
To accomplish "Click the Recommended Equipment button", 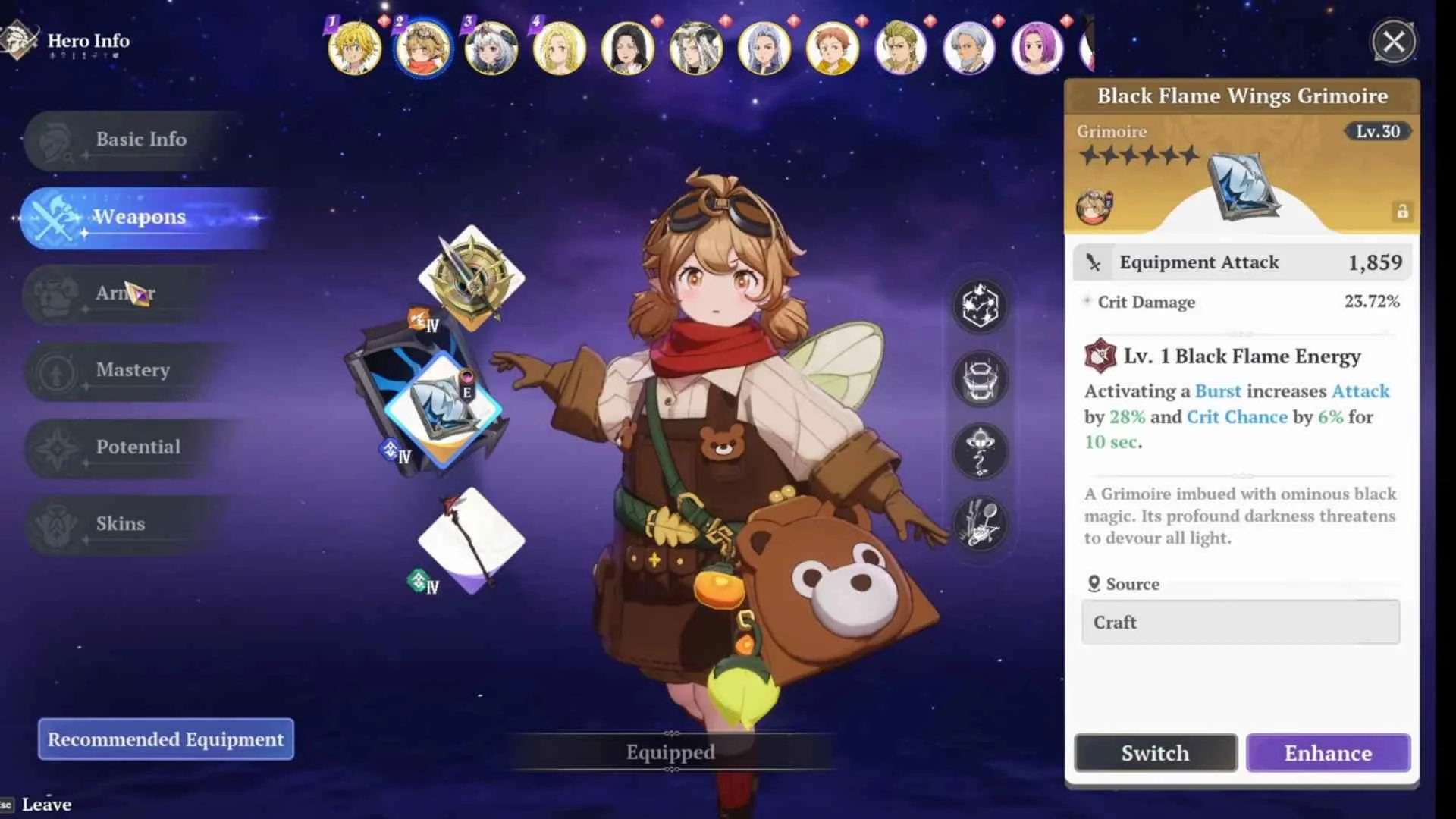I will tap(165, 739).
